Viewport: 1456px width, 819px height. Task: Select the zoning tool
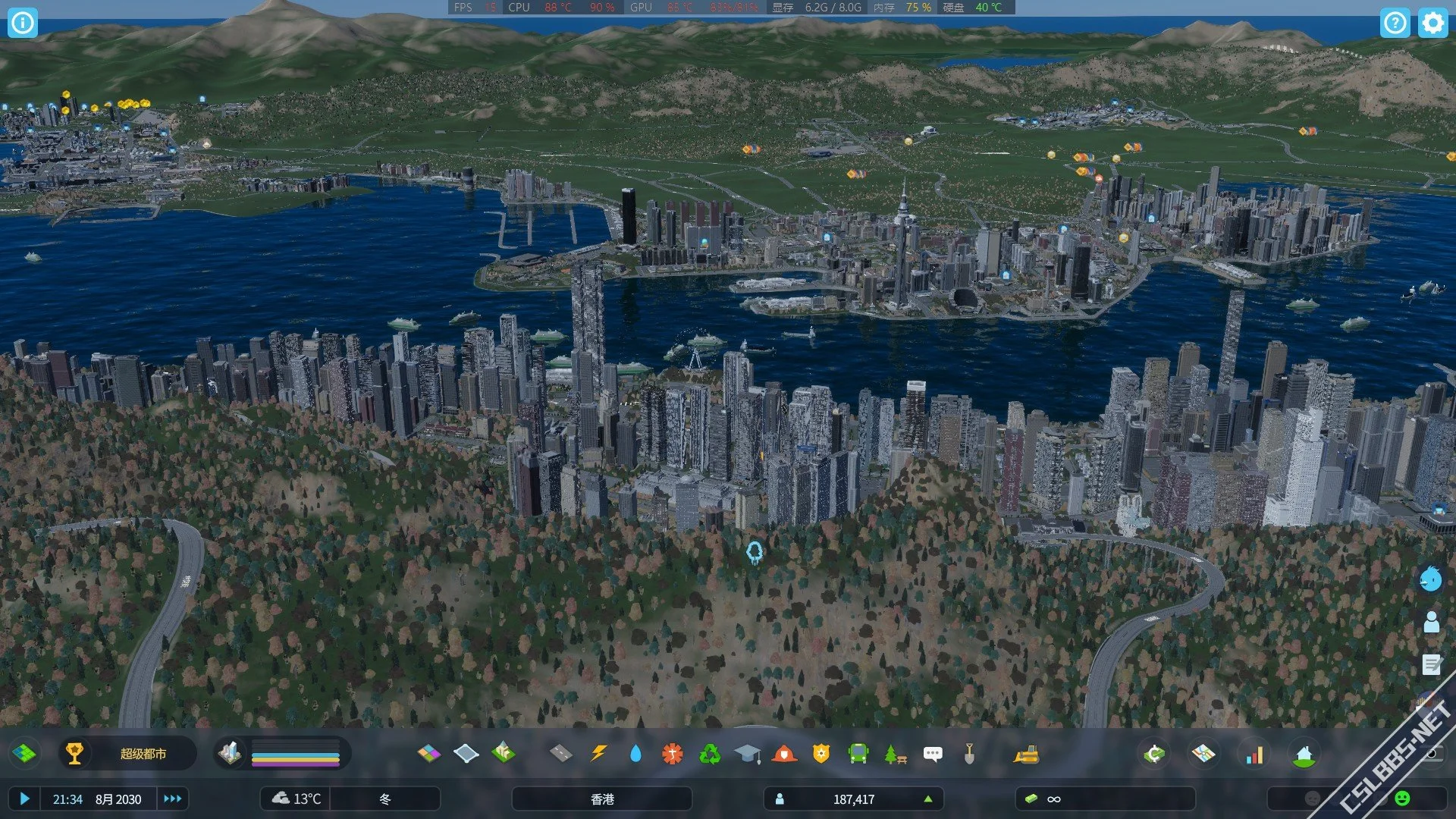tap(428, 754)
